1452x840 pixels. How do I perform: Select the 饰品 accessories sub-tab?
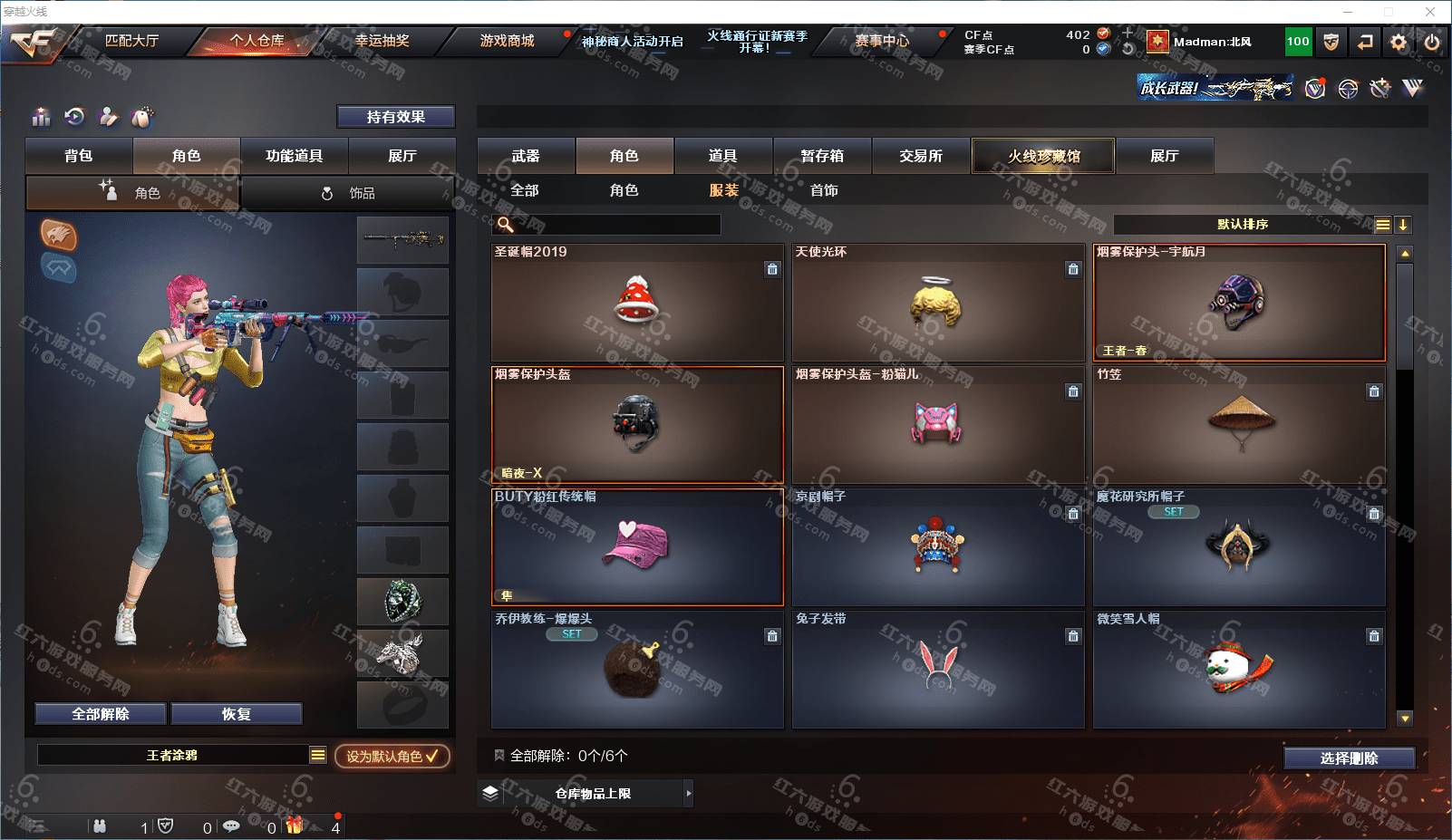pos(348,193)
